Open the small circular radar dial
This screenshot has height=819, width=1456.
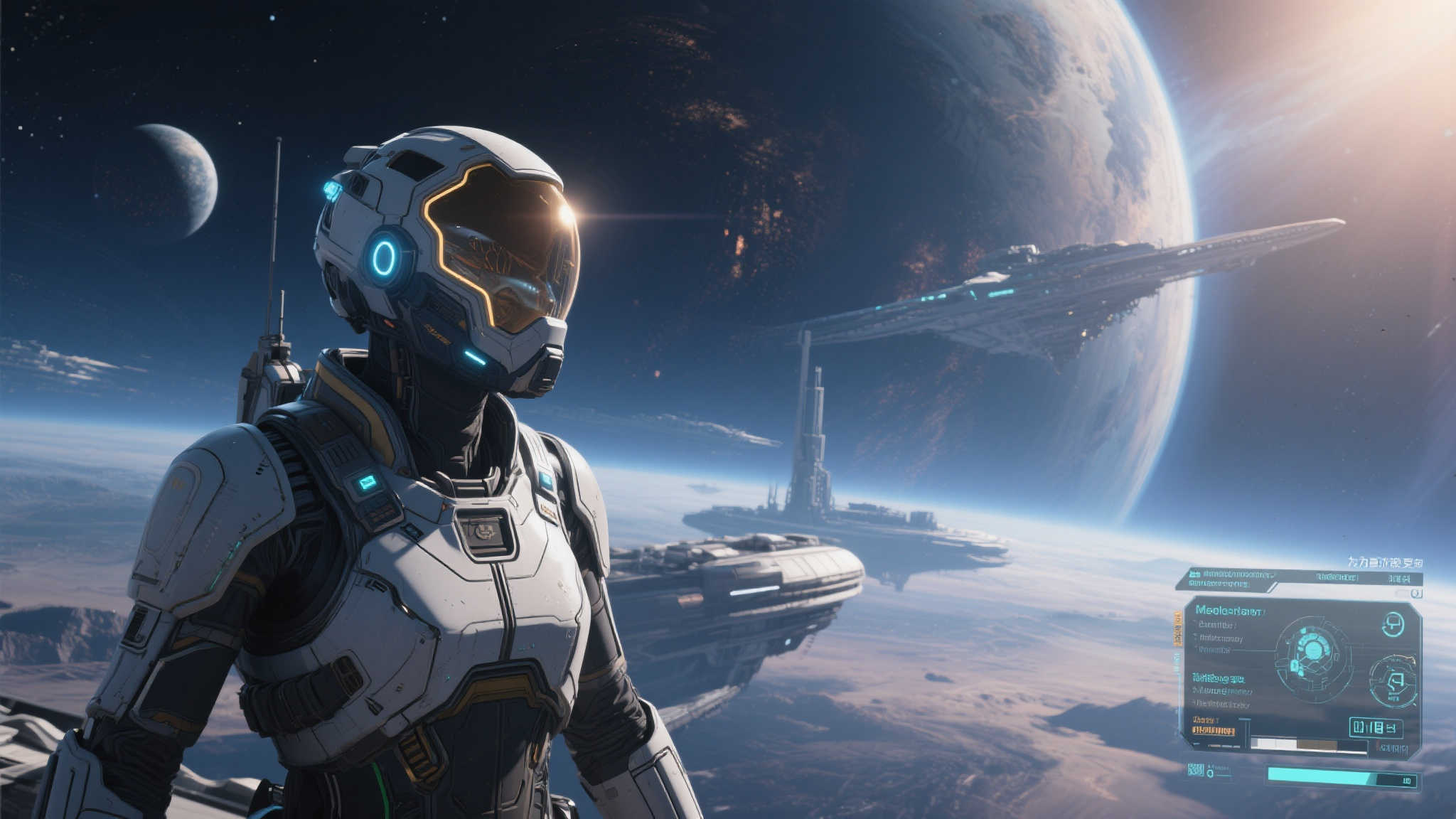(x=1392, y=681)
